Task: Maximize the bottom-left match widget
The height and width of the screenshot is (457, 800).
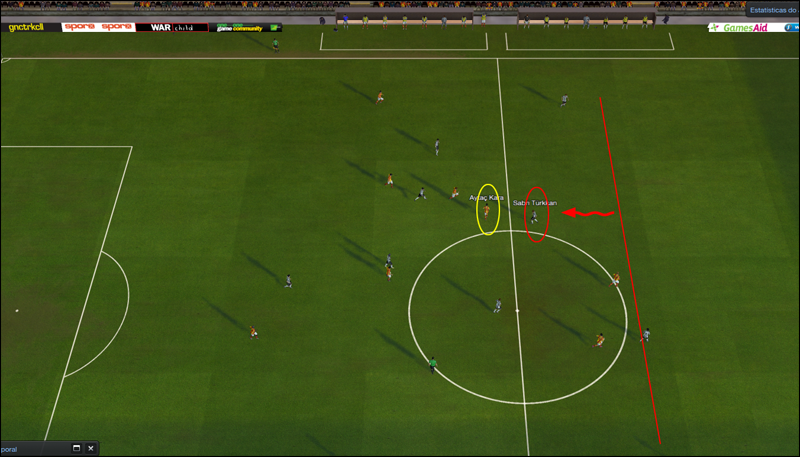Action: coord(76,449)
